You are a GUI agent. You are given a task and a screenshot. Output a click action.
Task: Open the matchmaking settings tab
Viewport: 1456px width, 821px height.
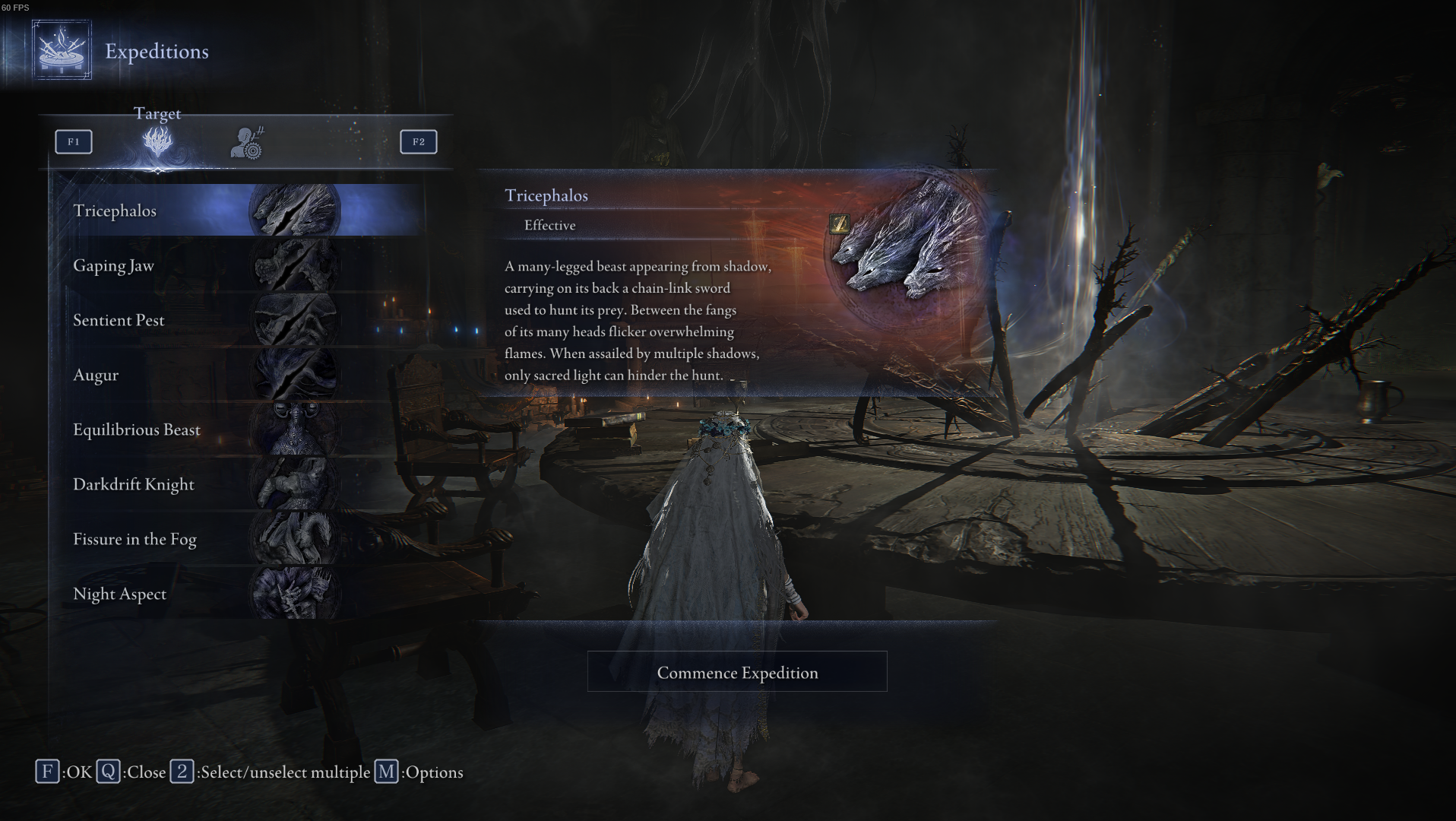coord(247,143)
